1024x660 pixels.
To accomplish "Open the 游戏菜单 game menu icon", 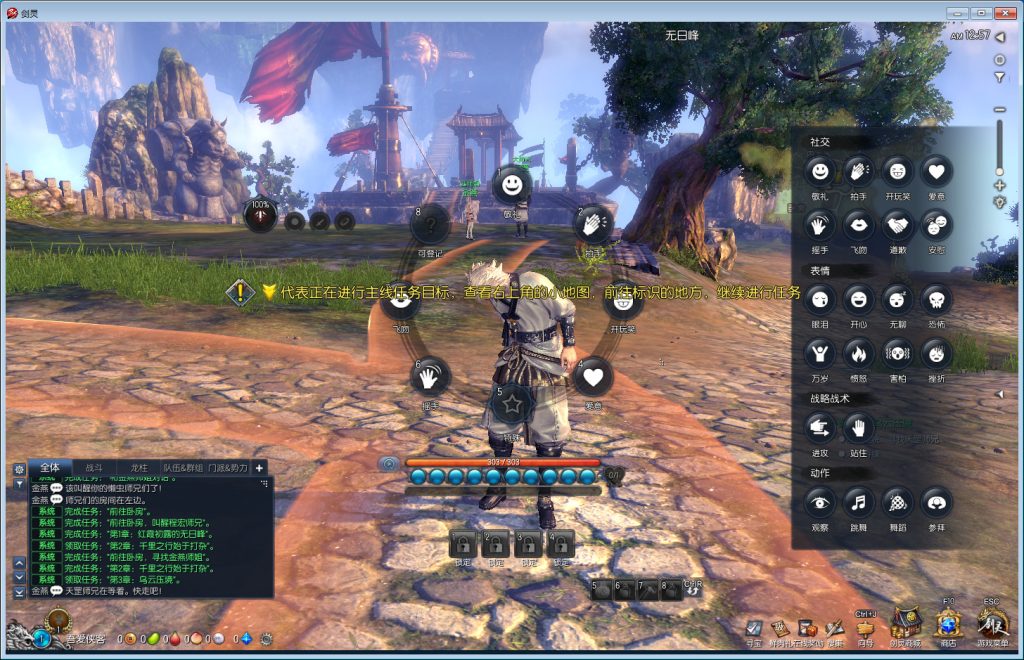I will click(x=991, y=624).
